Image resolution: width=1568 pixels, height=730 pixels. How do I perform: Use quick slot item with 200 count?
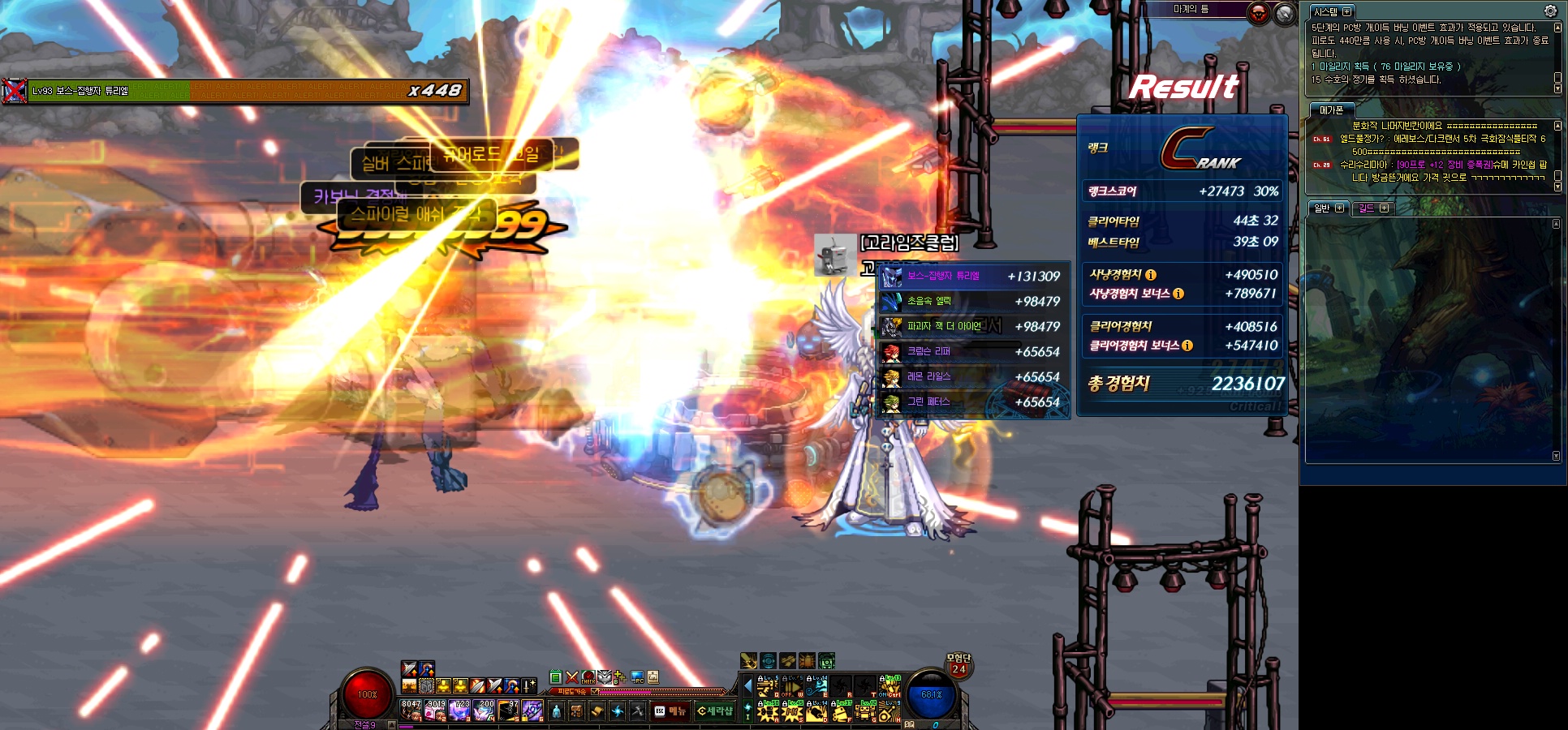coord(485,711)
